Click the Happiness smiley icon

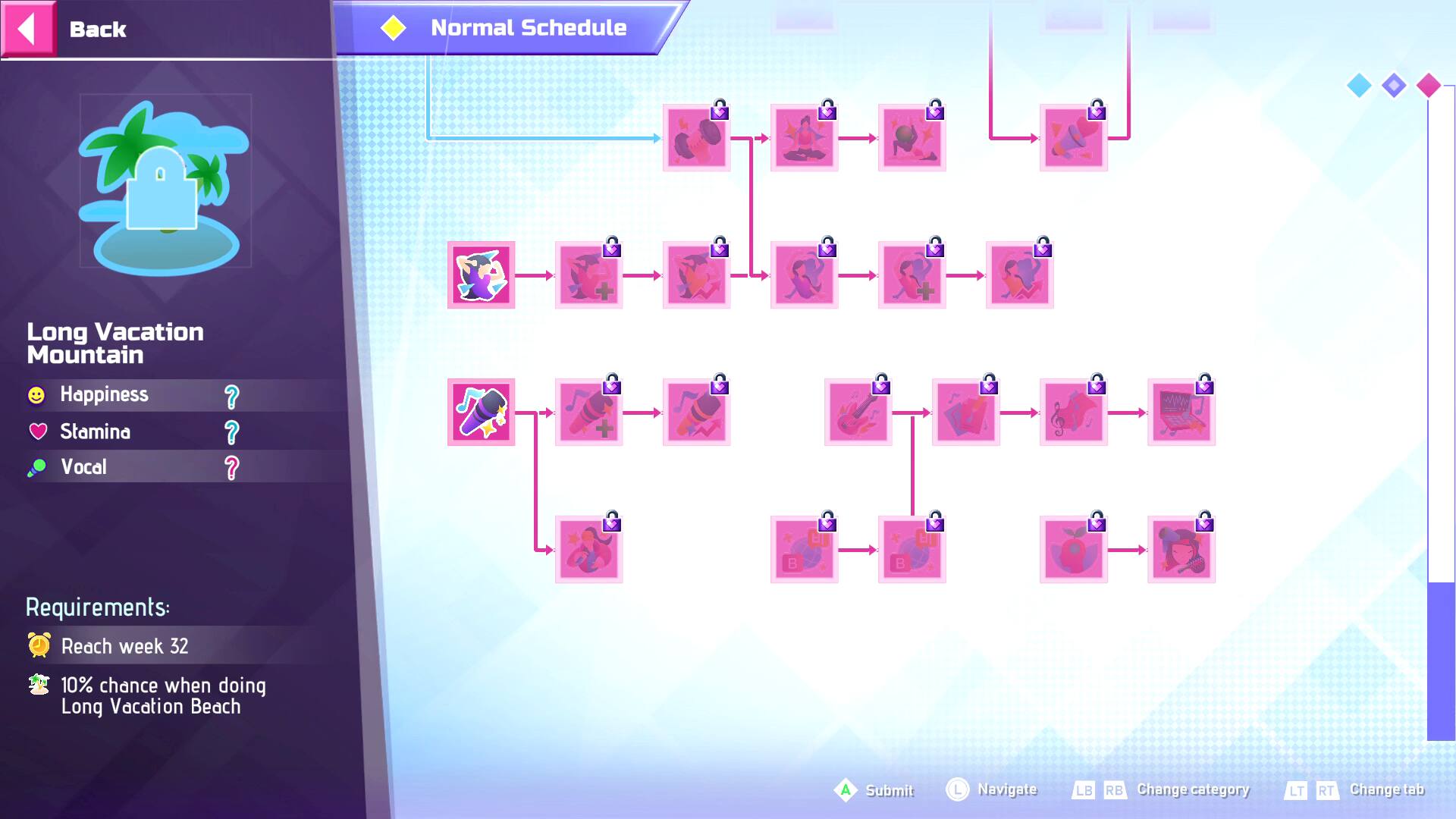[36, 394]
